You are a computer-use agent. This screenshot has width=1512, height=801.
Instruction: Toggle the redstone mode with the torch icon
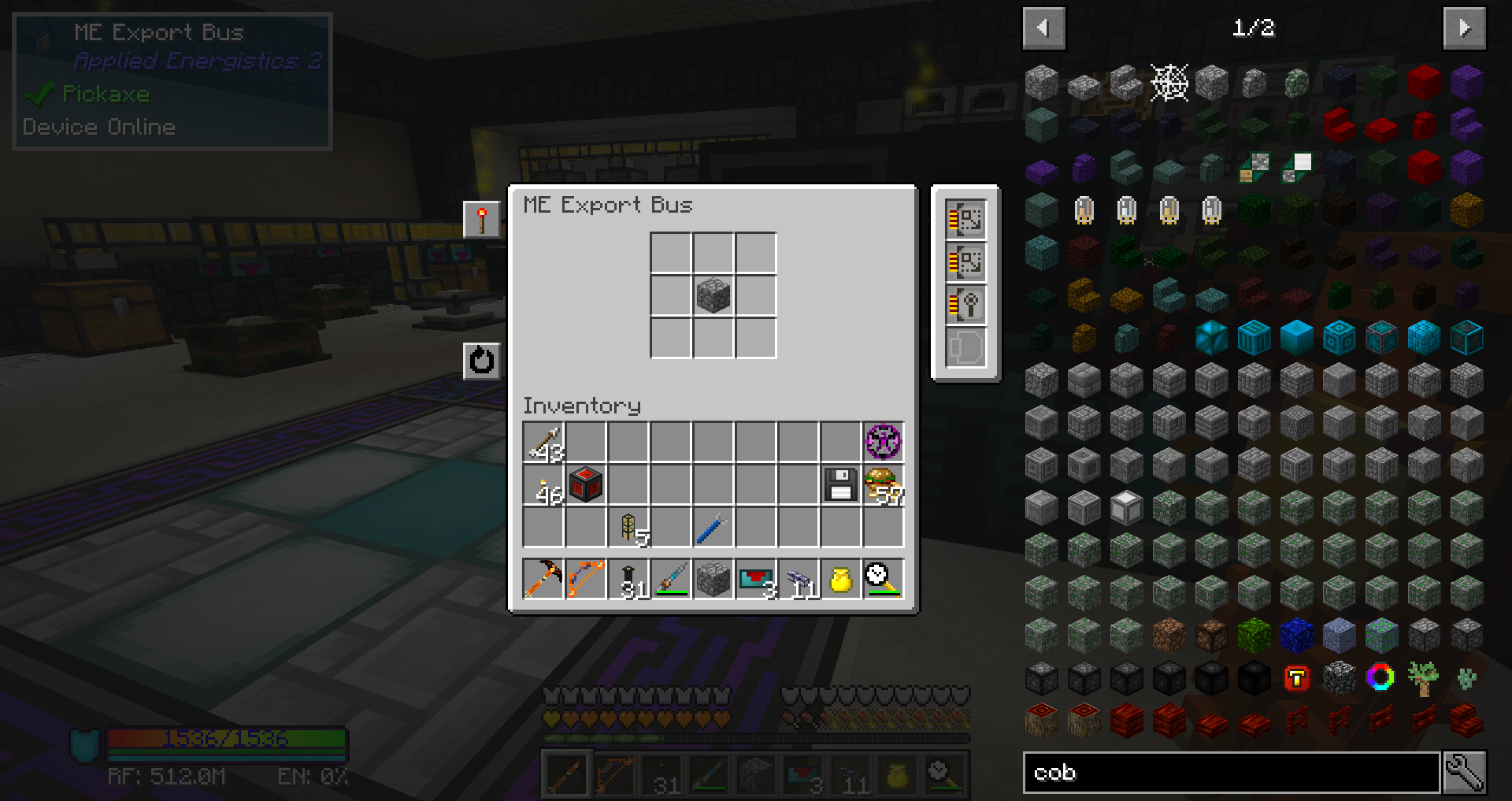482,219
